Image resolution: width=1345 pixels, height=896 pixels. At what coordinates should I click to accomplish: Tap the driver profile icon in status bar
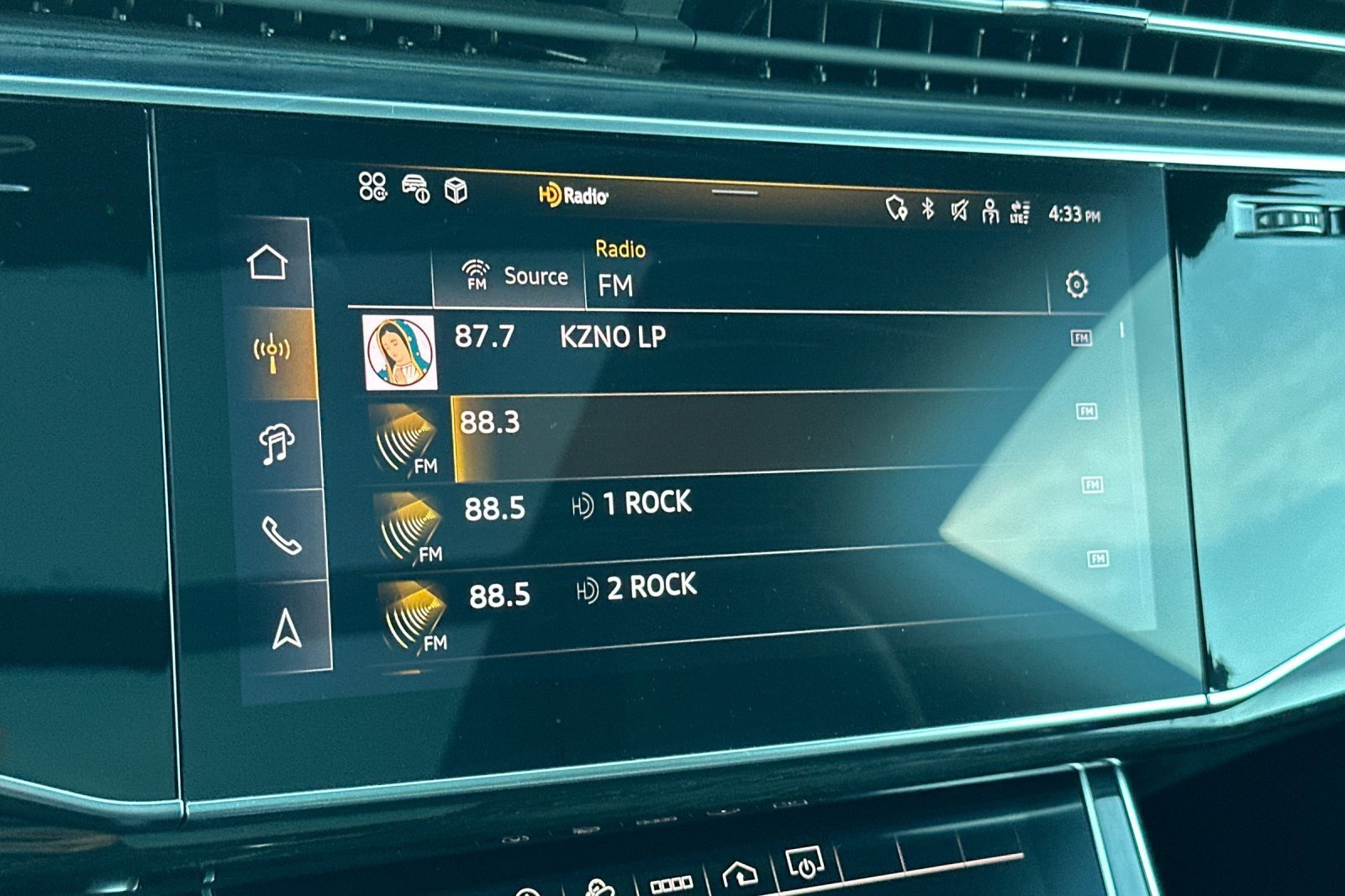(990, 212)
